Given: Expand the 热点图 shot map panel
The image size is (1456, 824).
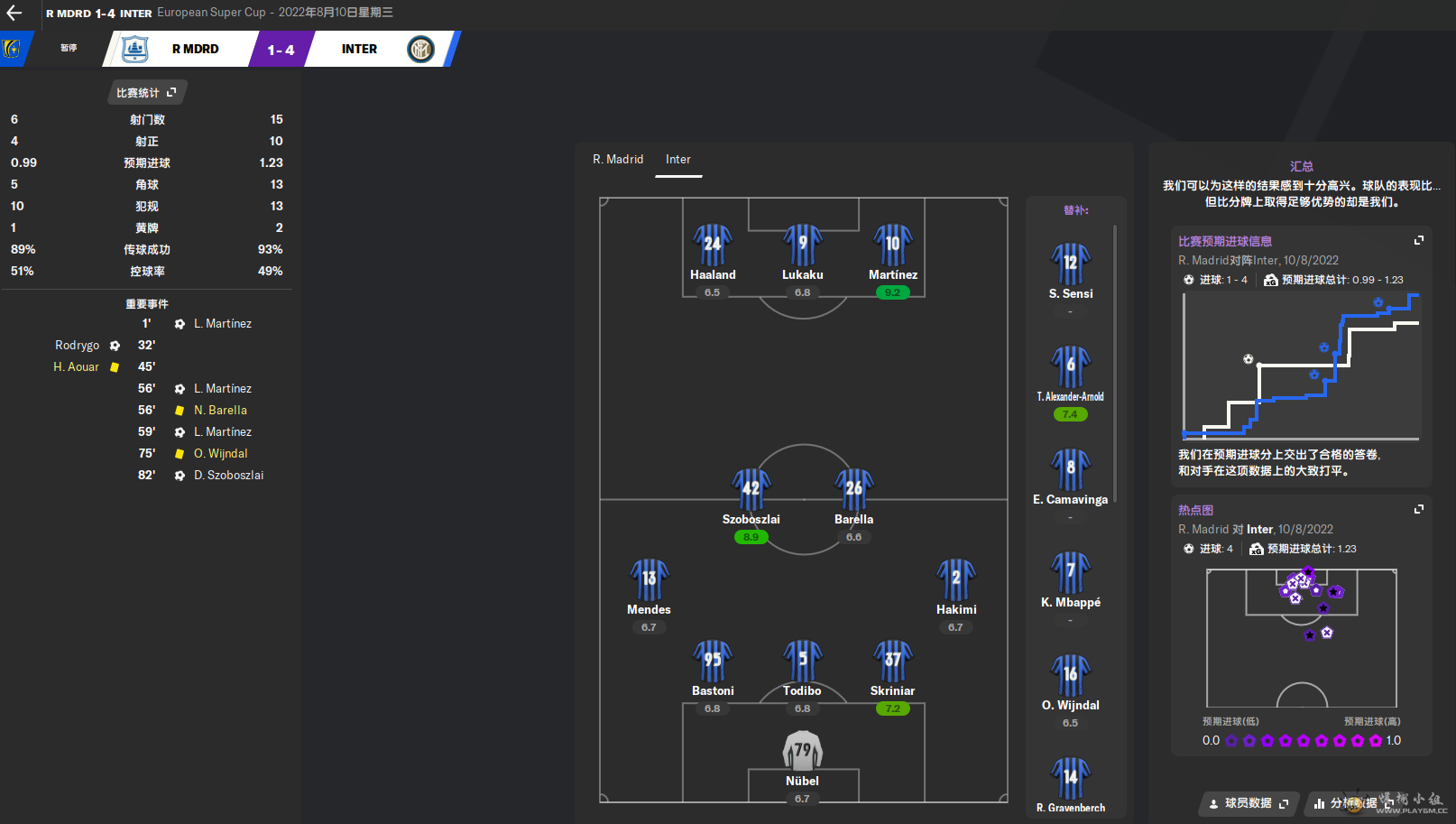Looking at the screenshot, I should tap(1419, 509).
